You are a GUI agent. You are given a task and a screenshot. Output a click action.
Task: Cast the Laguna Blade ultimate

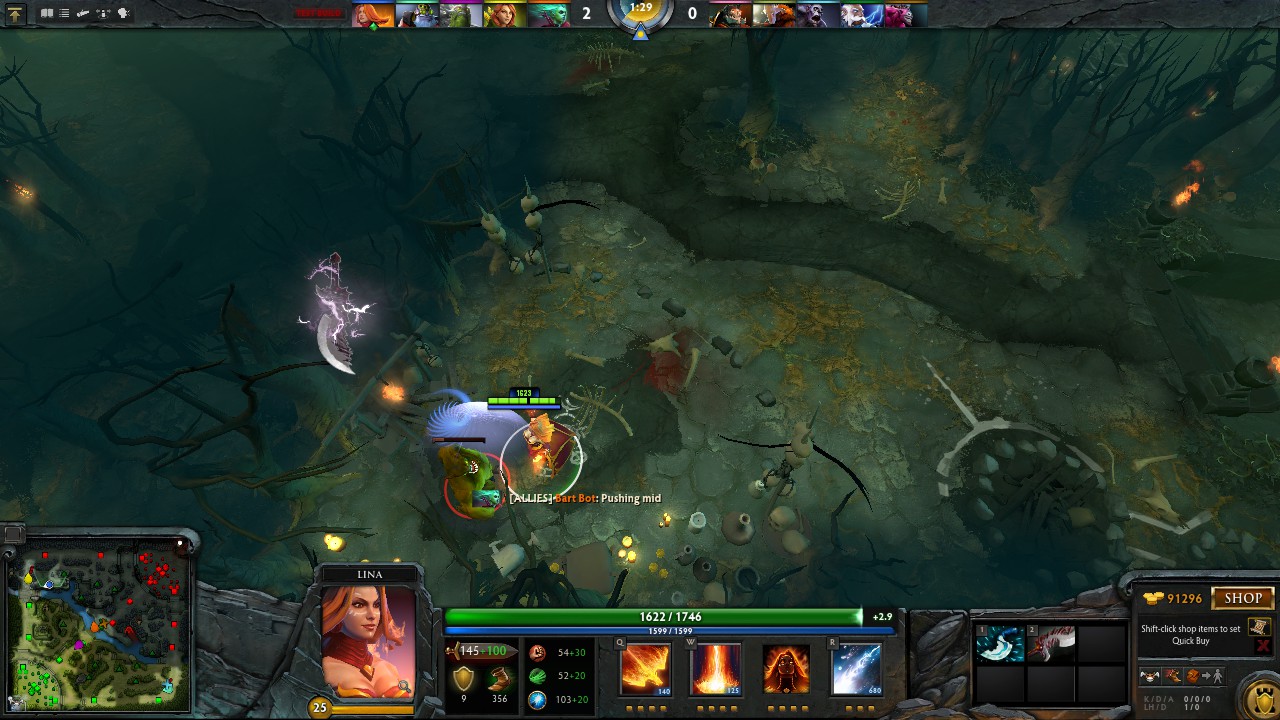[857, 668]
